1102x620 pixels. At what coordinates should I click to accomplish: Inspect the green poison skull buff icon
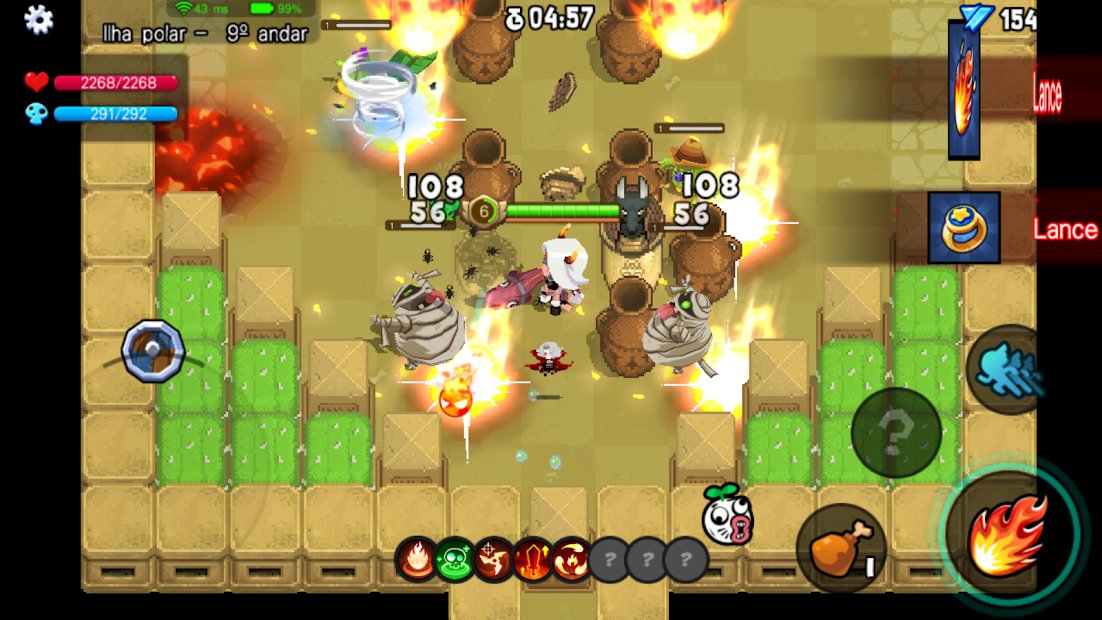tap(455, 559)
